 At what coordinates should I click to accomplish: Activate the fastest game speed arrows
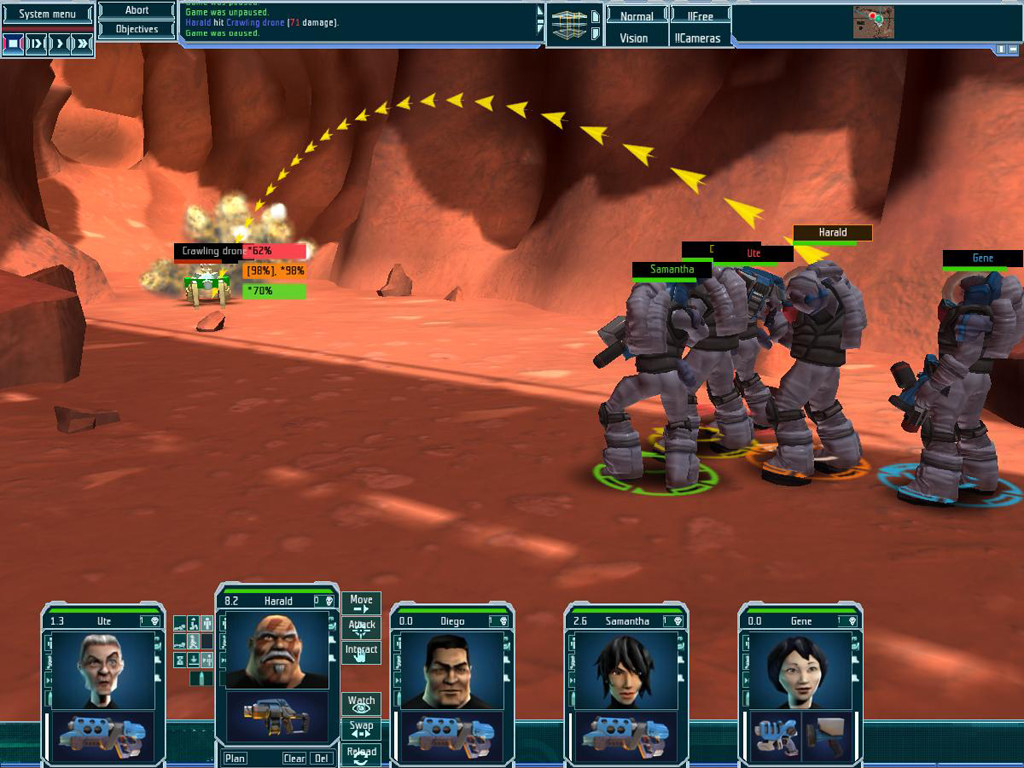(83, 44)
